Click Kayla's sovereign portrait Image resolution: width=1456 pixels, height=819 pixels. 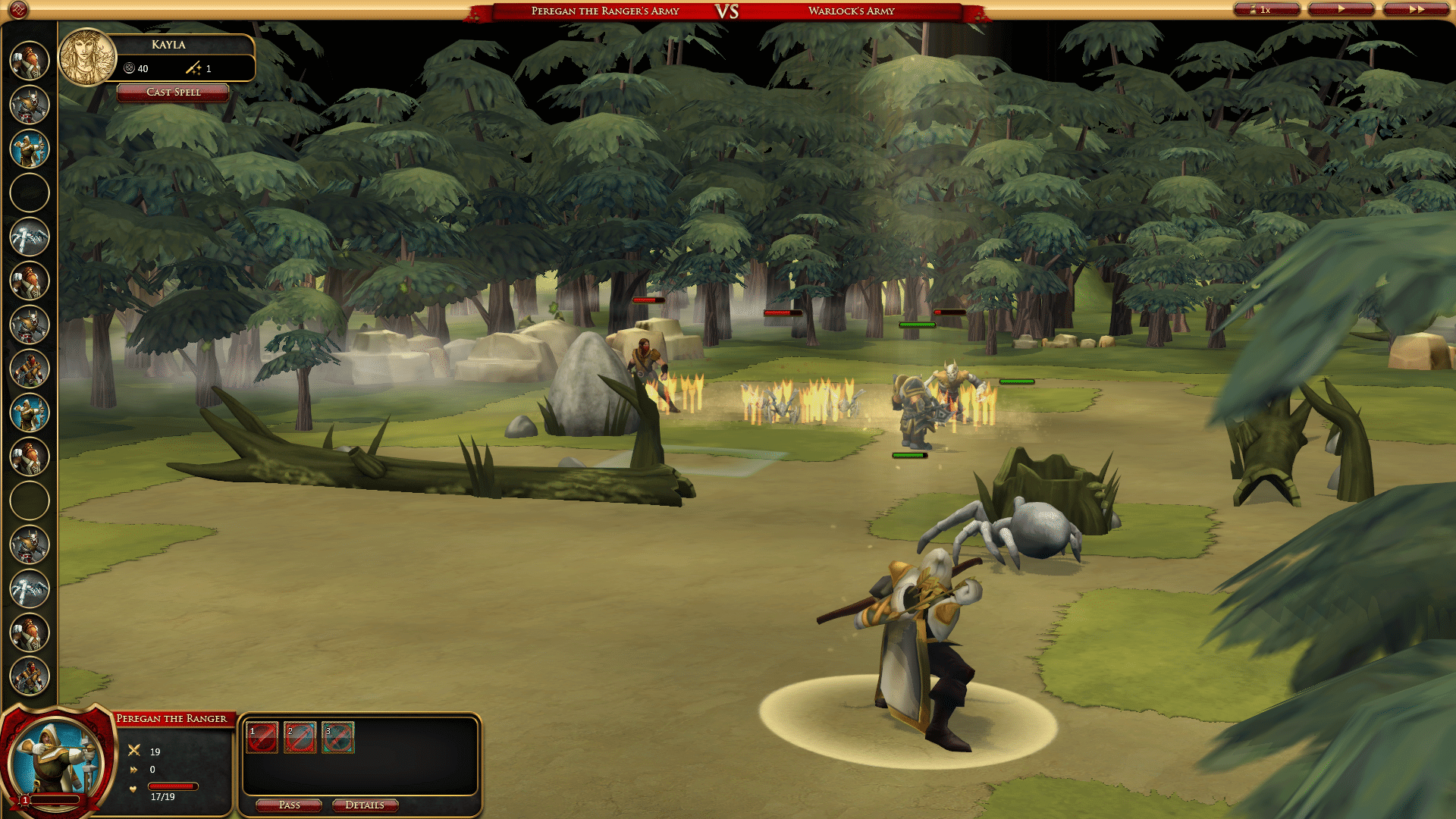[87, 58]
